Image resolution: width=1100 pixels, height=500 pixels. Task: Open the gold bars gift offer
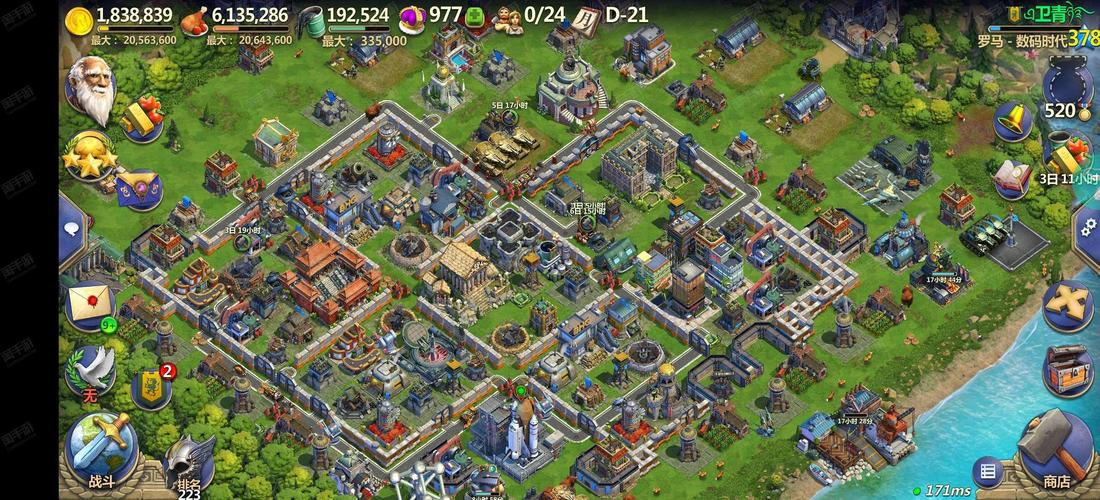pos(143,117)
